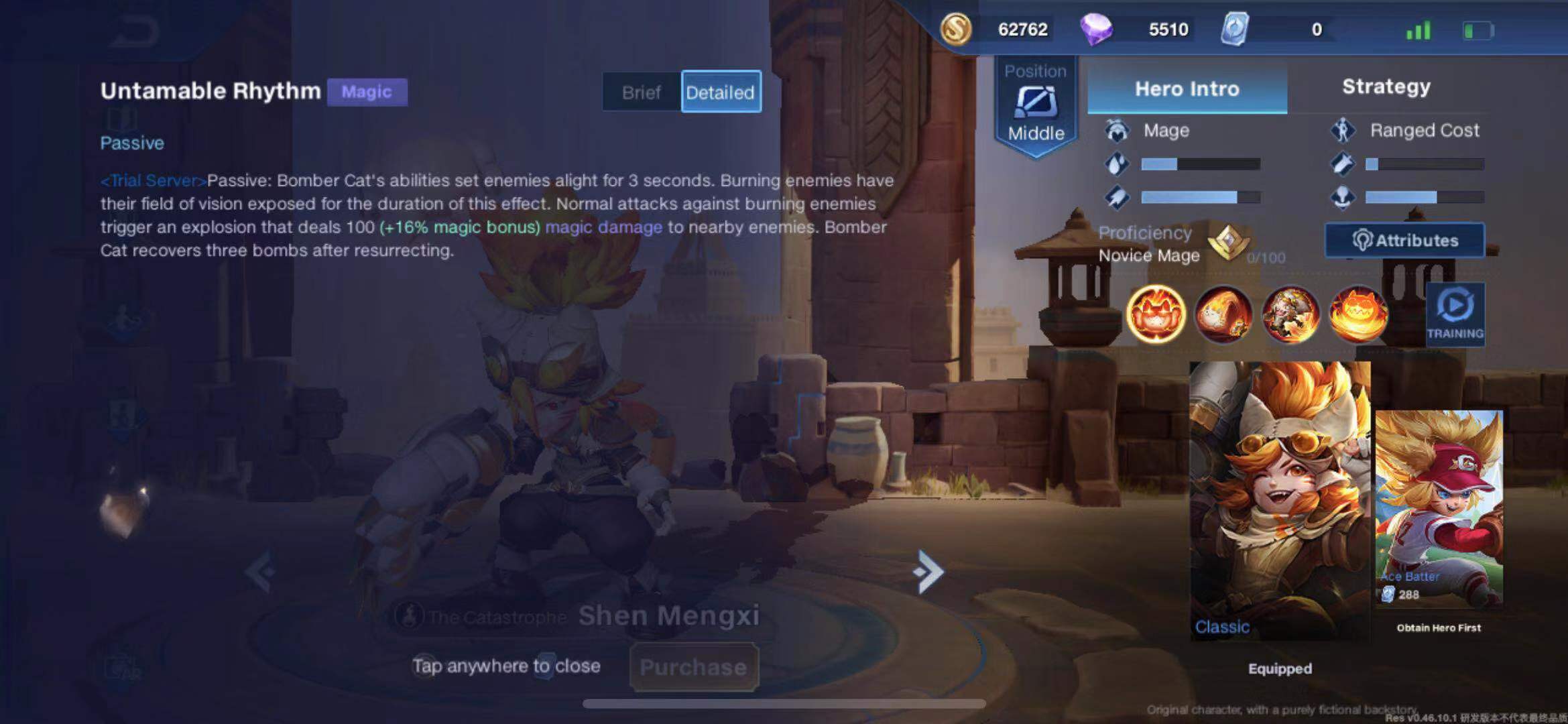Purchase the hero Shen Mengxi

pyautogui.click(x=693, y=667)
